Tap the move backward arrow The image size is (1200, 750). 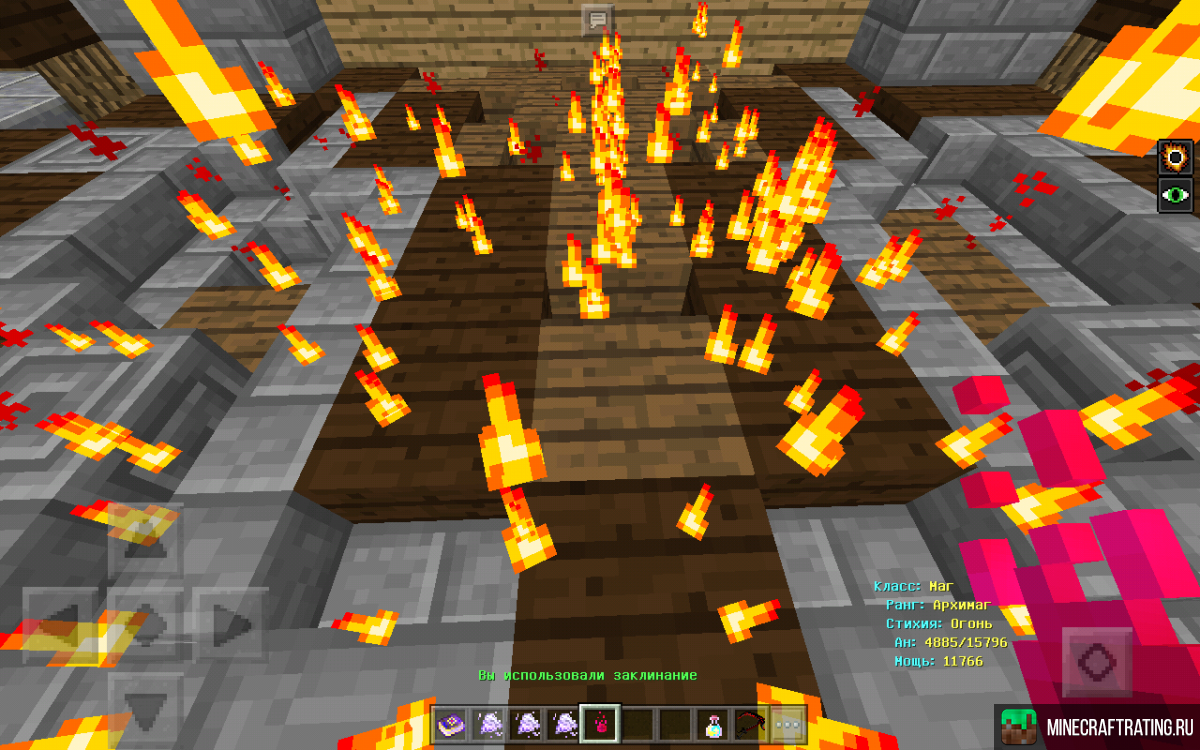145,708
